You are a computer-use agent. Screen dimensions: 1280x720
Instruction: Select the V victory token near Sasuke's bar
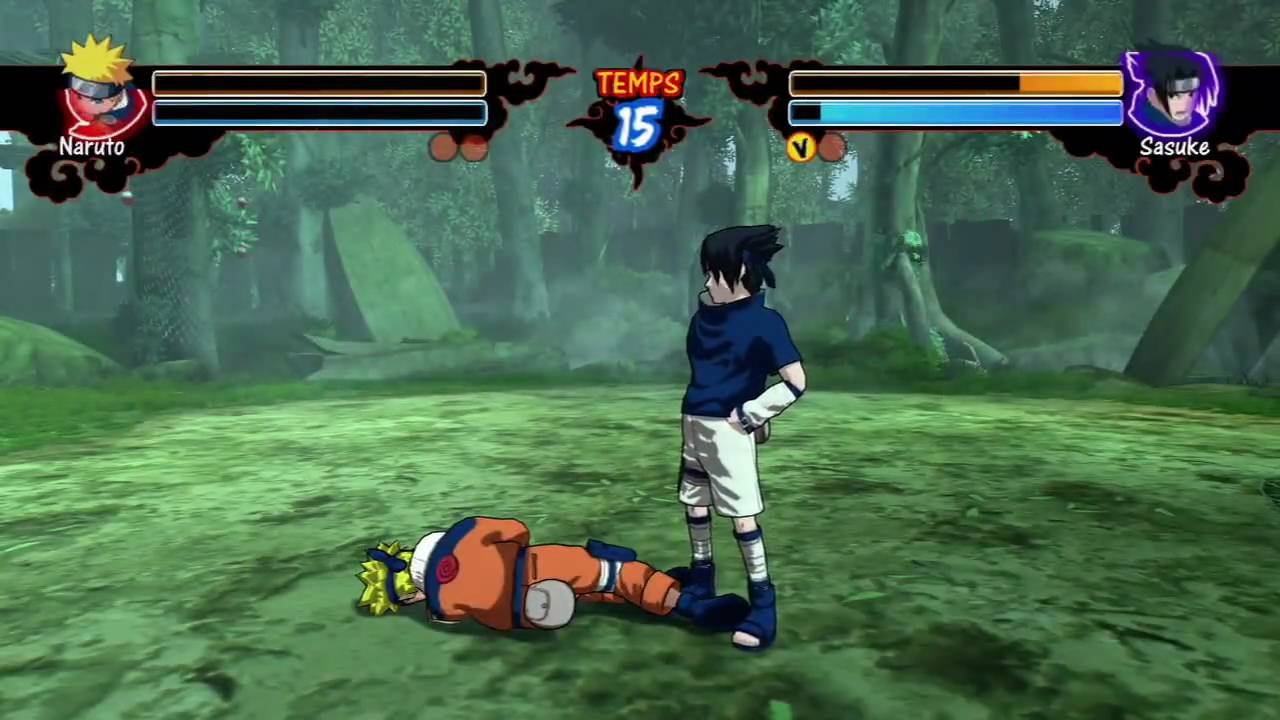[x=802, y=148]
